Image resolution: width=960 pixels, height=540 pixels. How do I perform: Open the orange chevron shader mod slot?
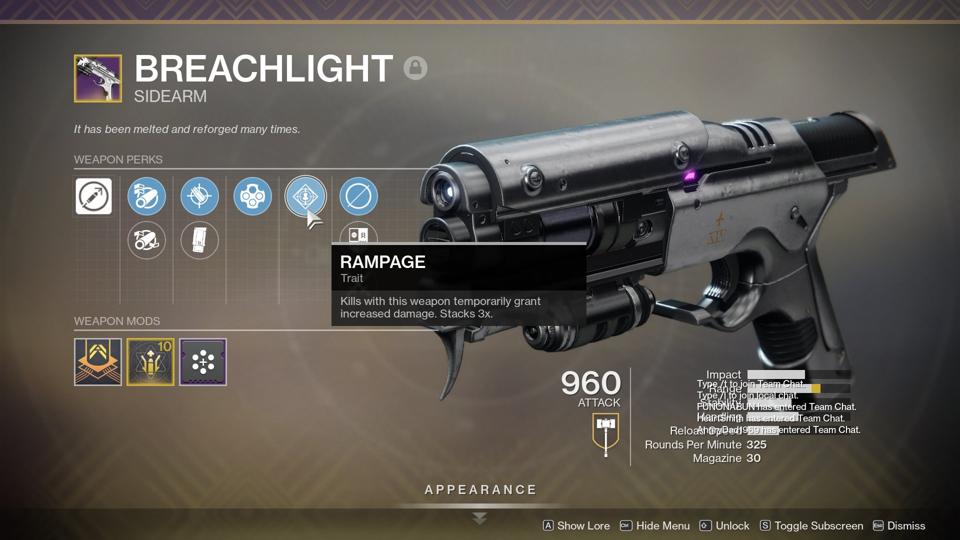tap(98, 362)
